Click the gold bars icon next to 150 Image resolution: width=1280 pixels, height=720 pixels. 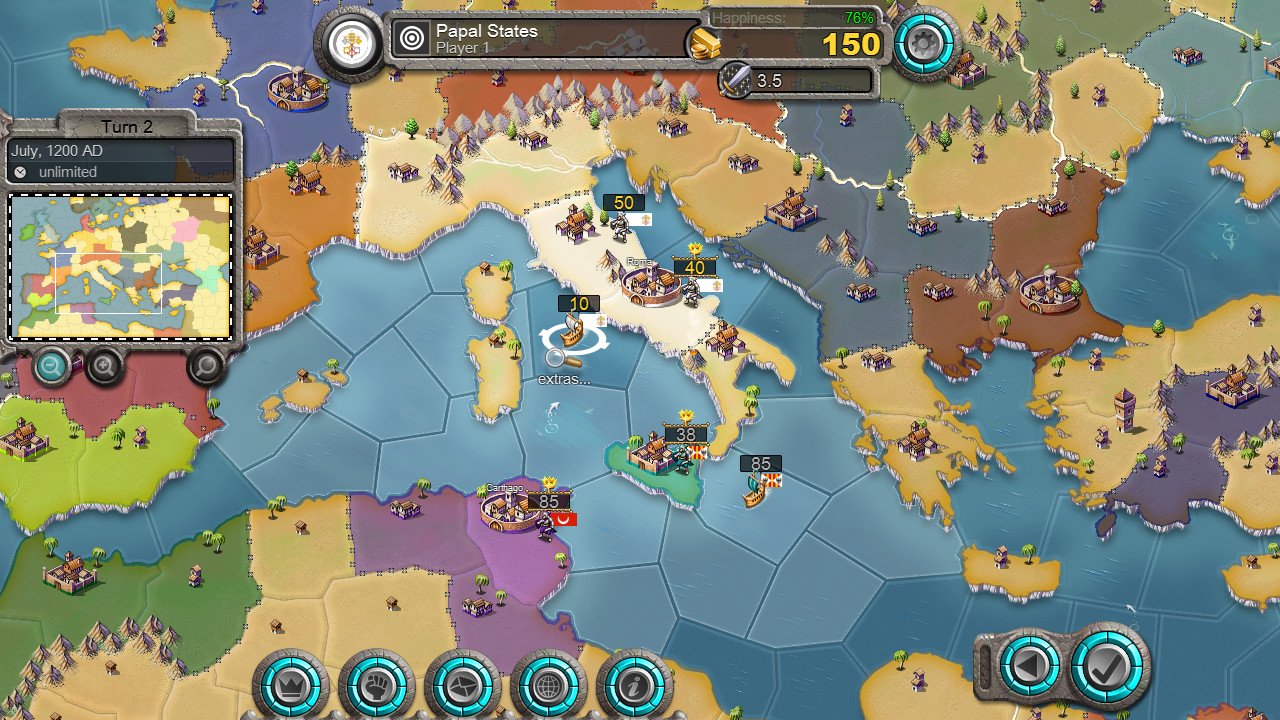pos(705,43)
